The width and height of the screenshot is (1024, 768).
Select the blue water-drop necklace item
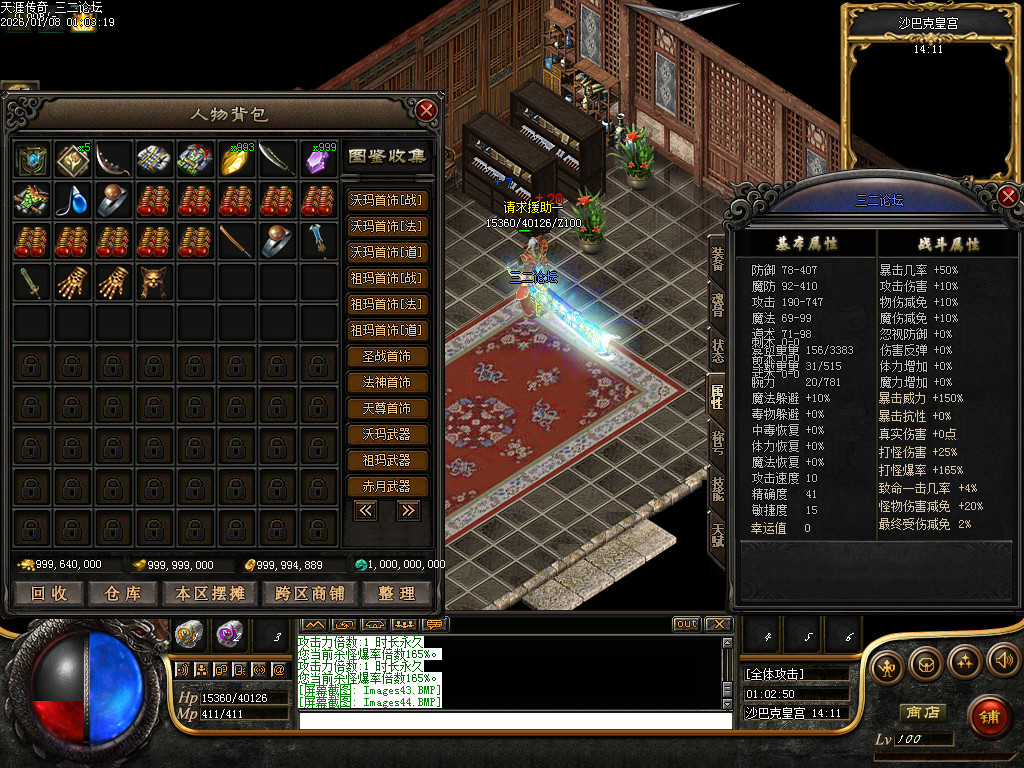(73, 200)
